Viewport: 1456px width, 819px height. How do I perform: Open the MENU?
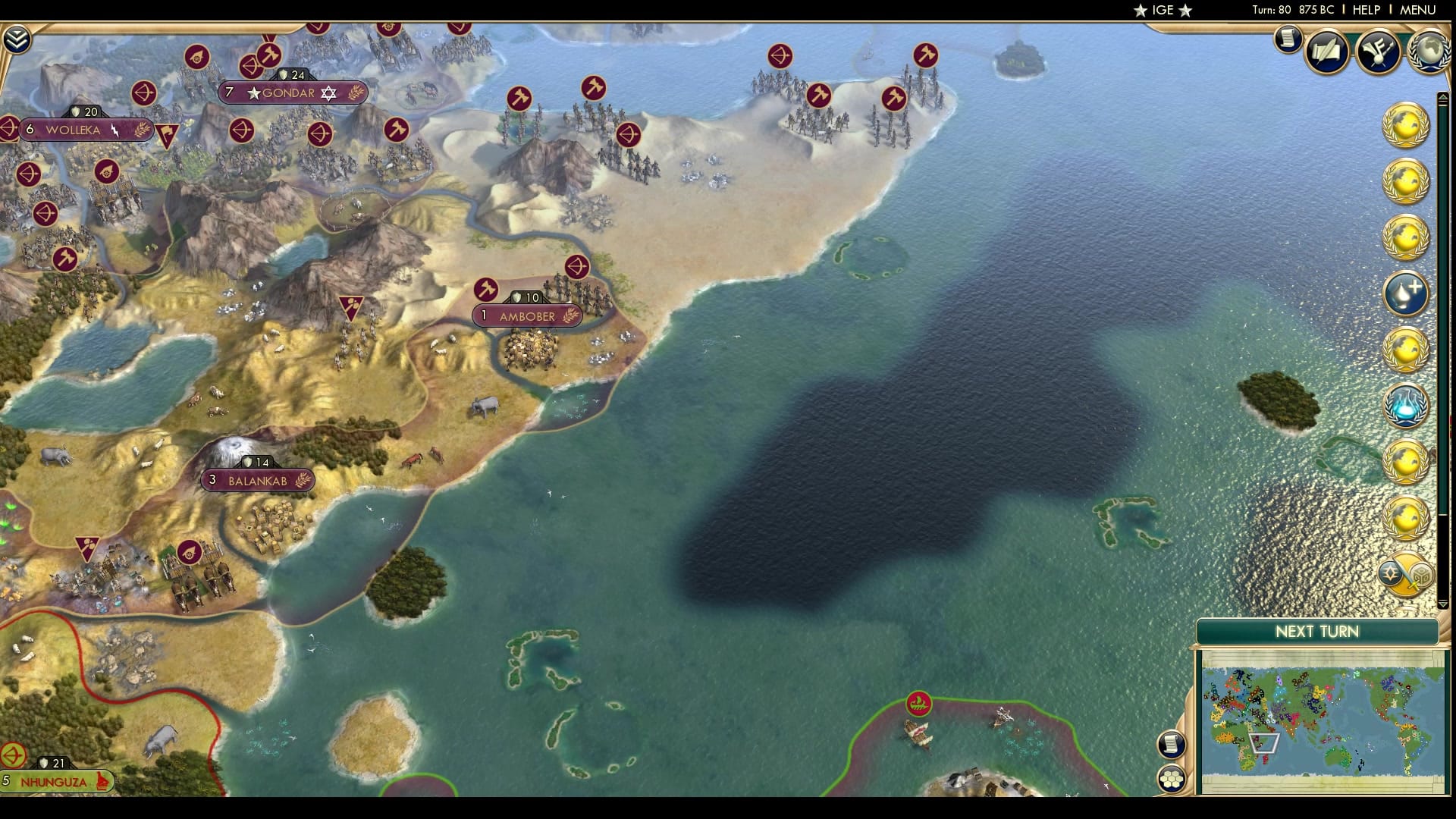1417,11
